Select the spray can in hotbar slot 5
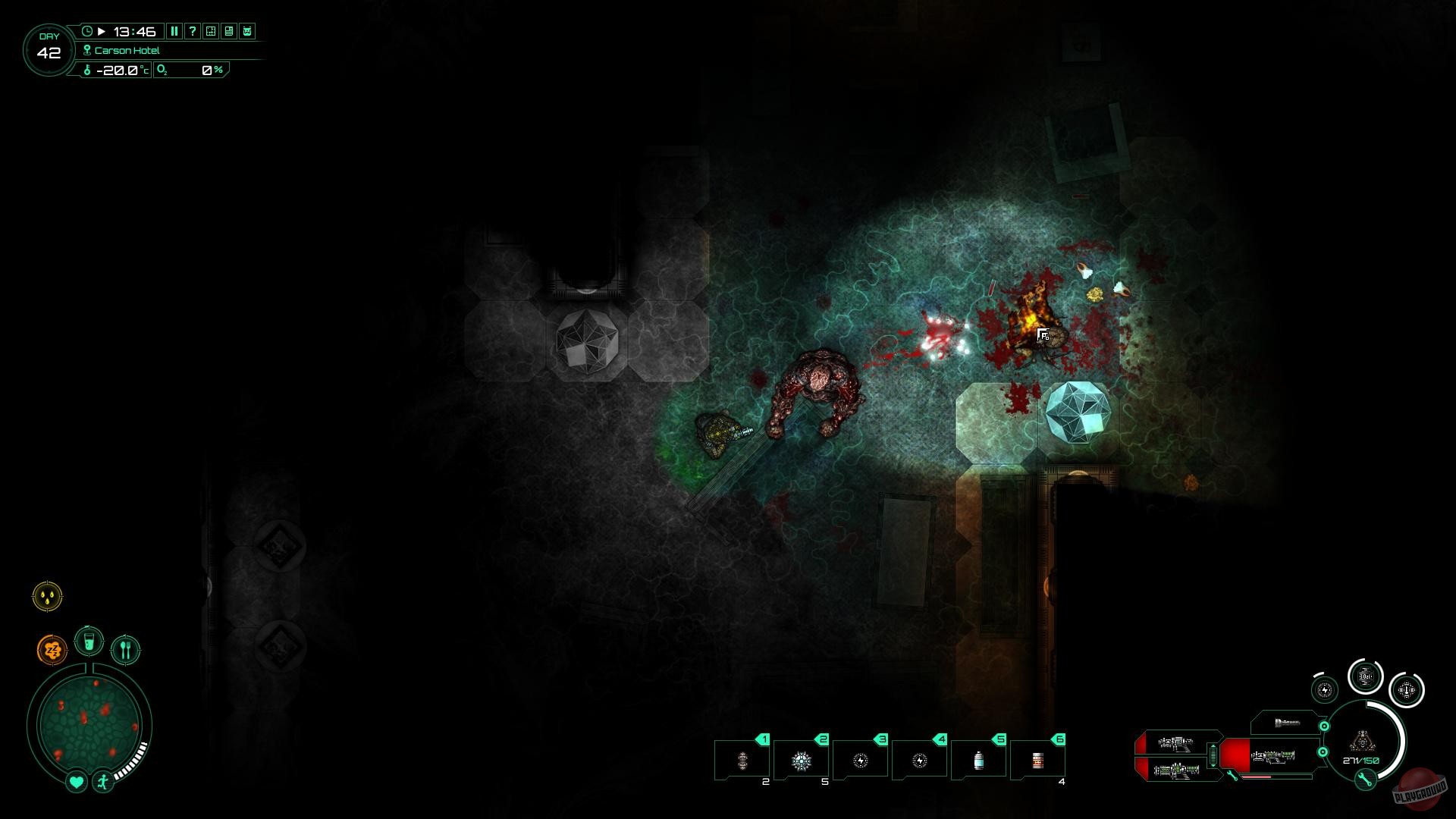 tap(980, 760)
